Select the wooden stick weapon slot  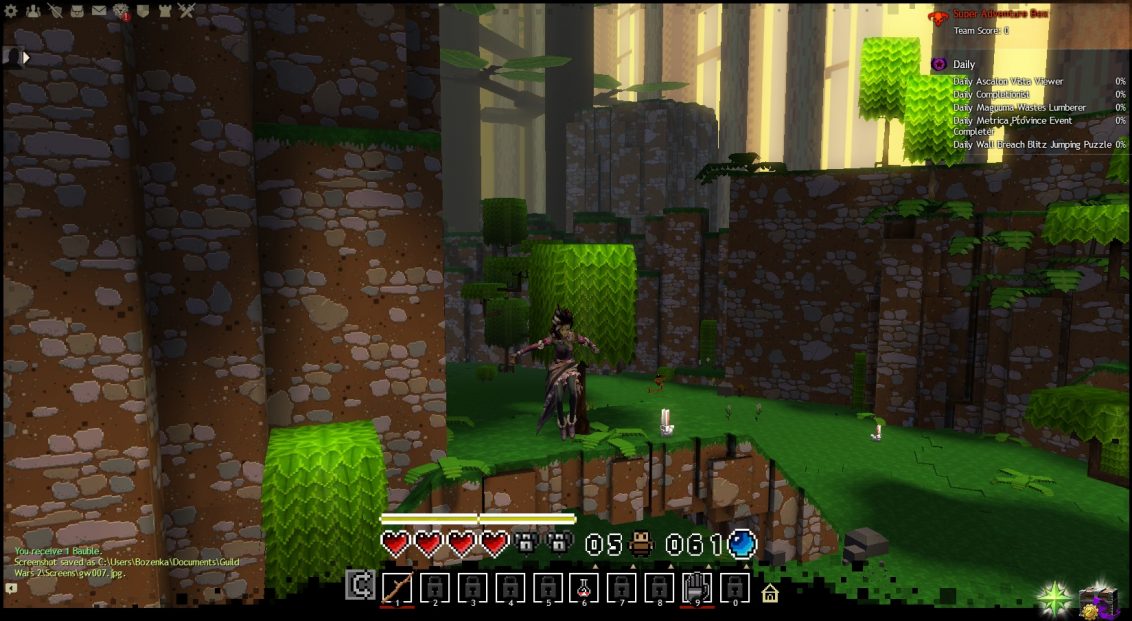397,587
